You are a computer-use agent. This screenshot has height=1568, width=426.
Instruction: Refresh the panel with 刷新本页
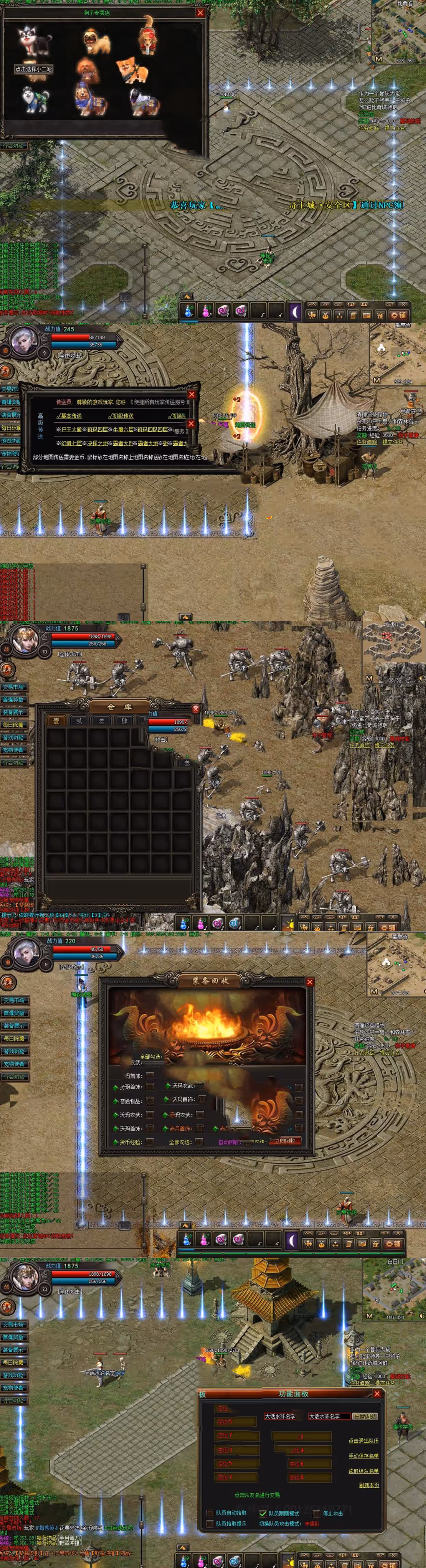[369, 1485]
